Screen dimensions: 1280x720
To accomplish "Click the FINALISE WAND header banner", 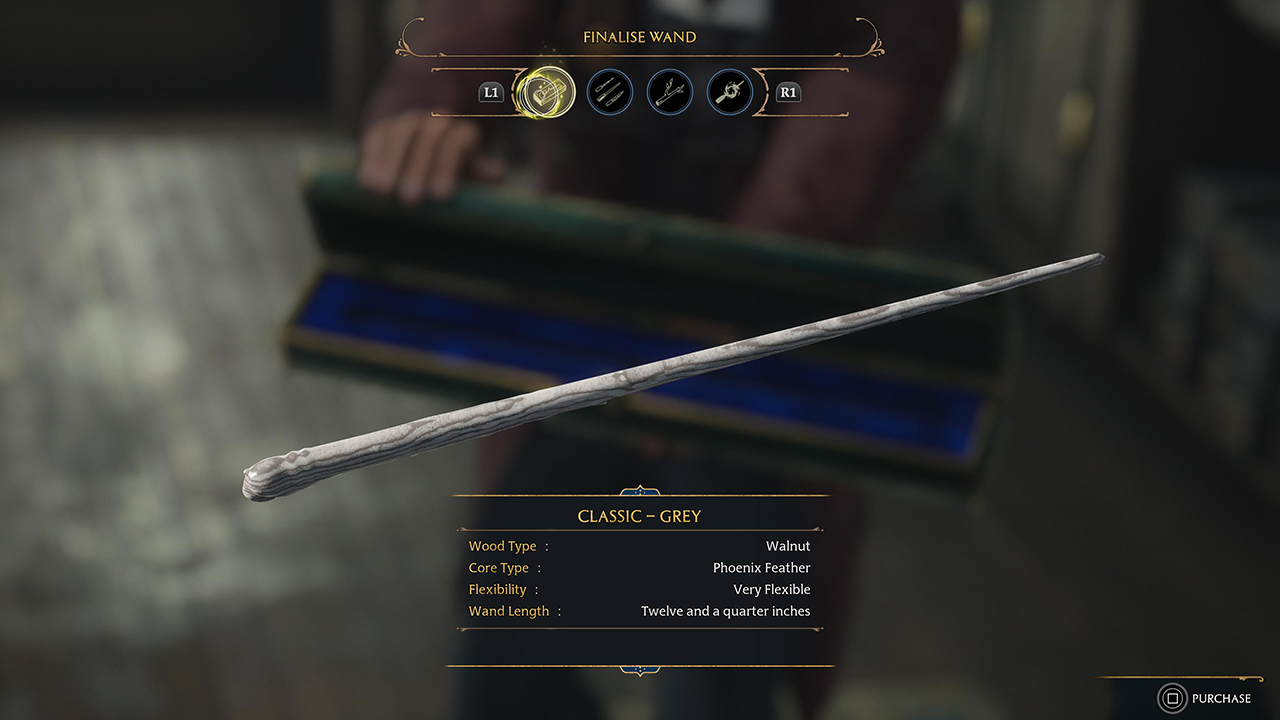I will 639,36.
